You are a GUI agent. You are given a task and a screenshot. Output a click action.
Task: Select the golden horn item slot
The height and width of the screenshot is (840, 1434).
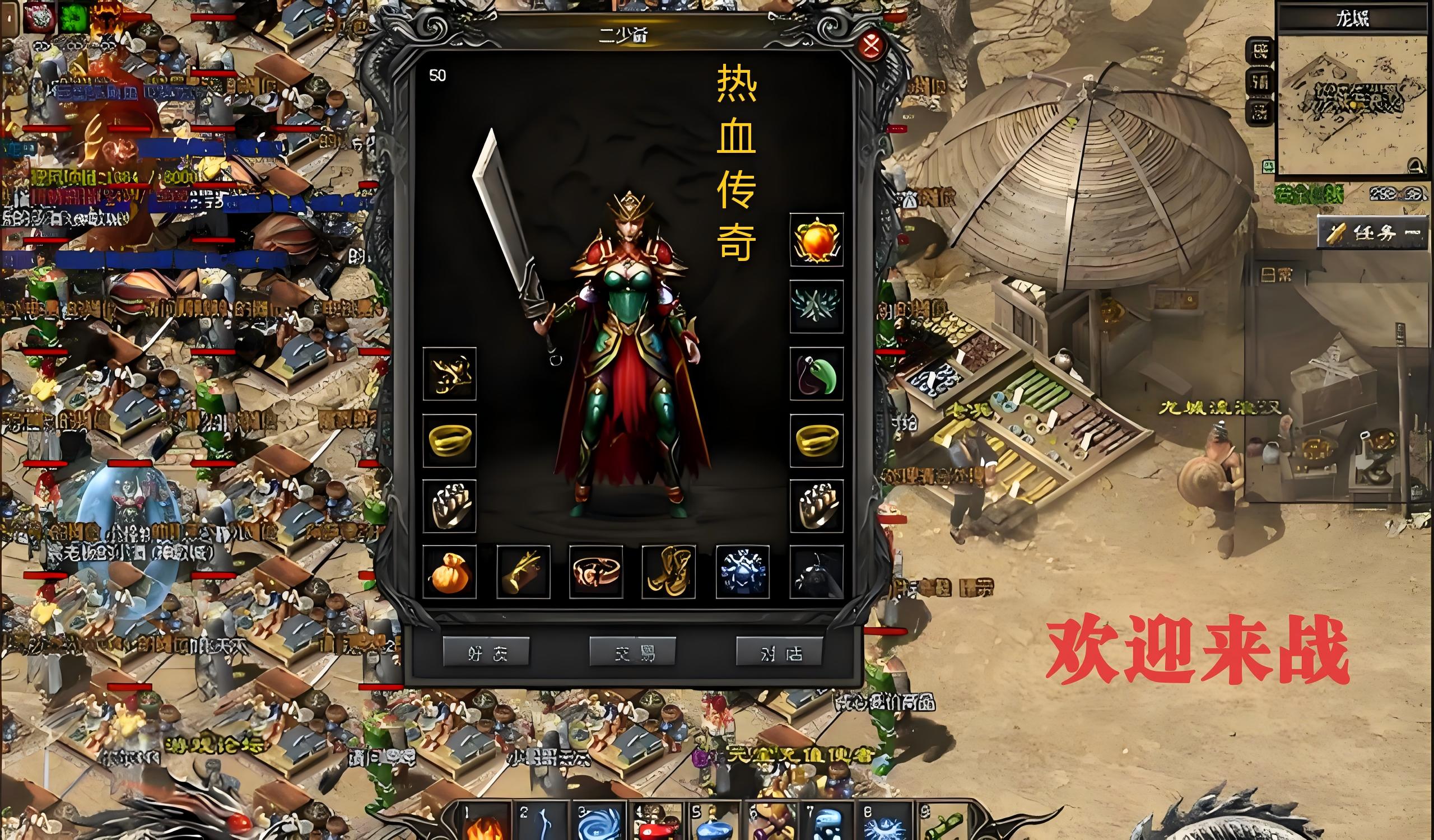point(523,572)
